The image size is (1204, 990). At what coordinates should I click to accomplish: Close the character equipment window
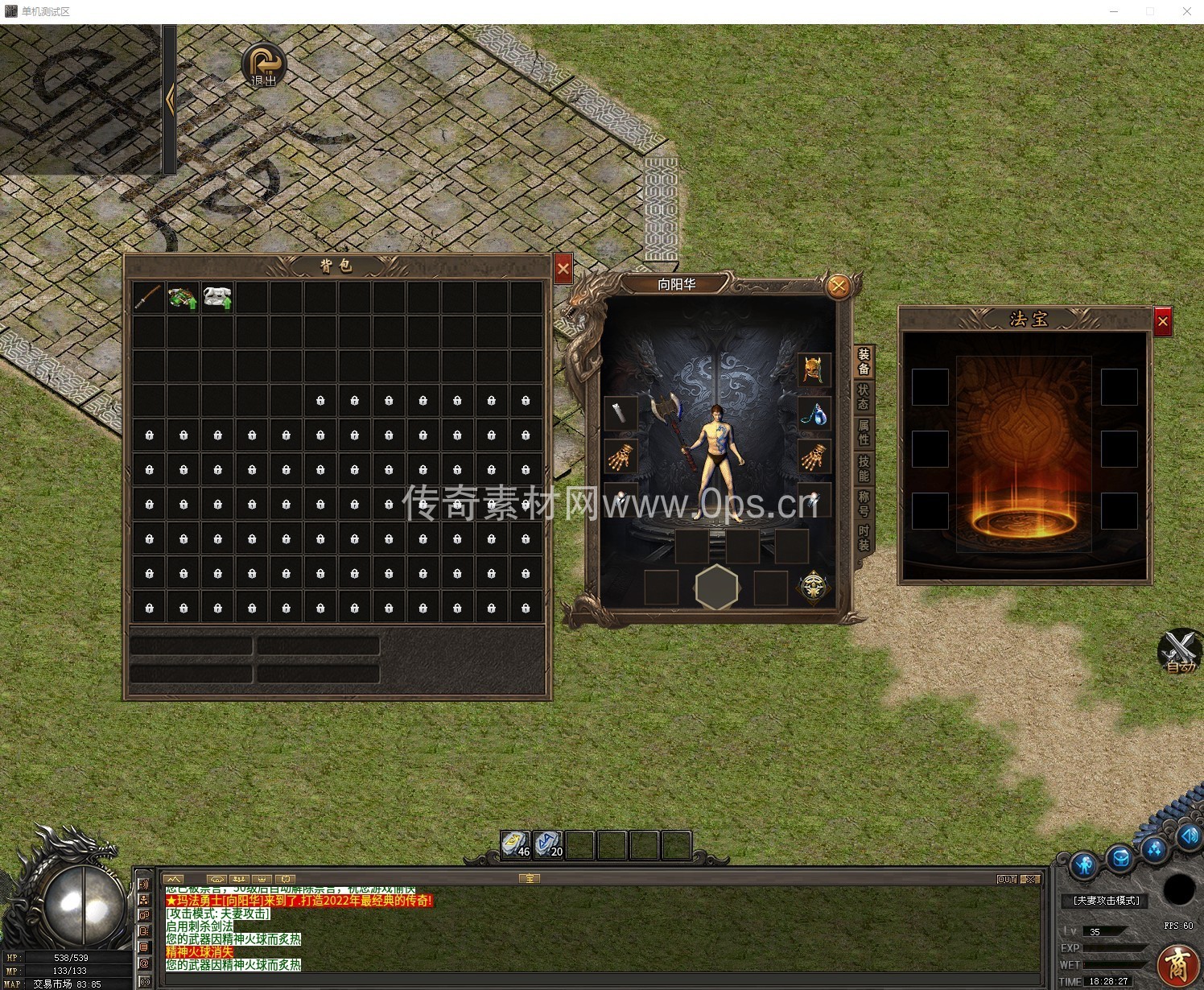tap(839, 286)
